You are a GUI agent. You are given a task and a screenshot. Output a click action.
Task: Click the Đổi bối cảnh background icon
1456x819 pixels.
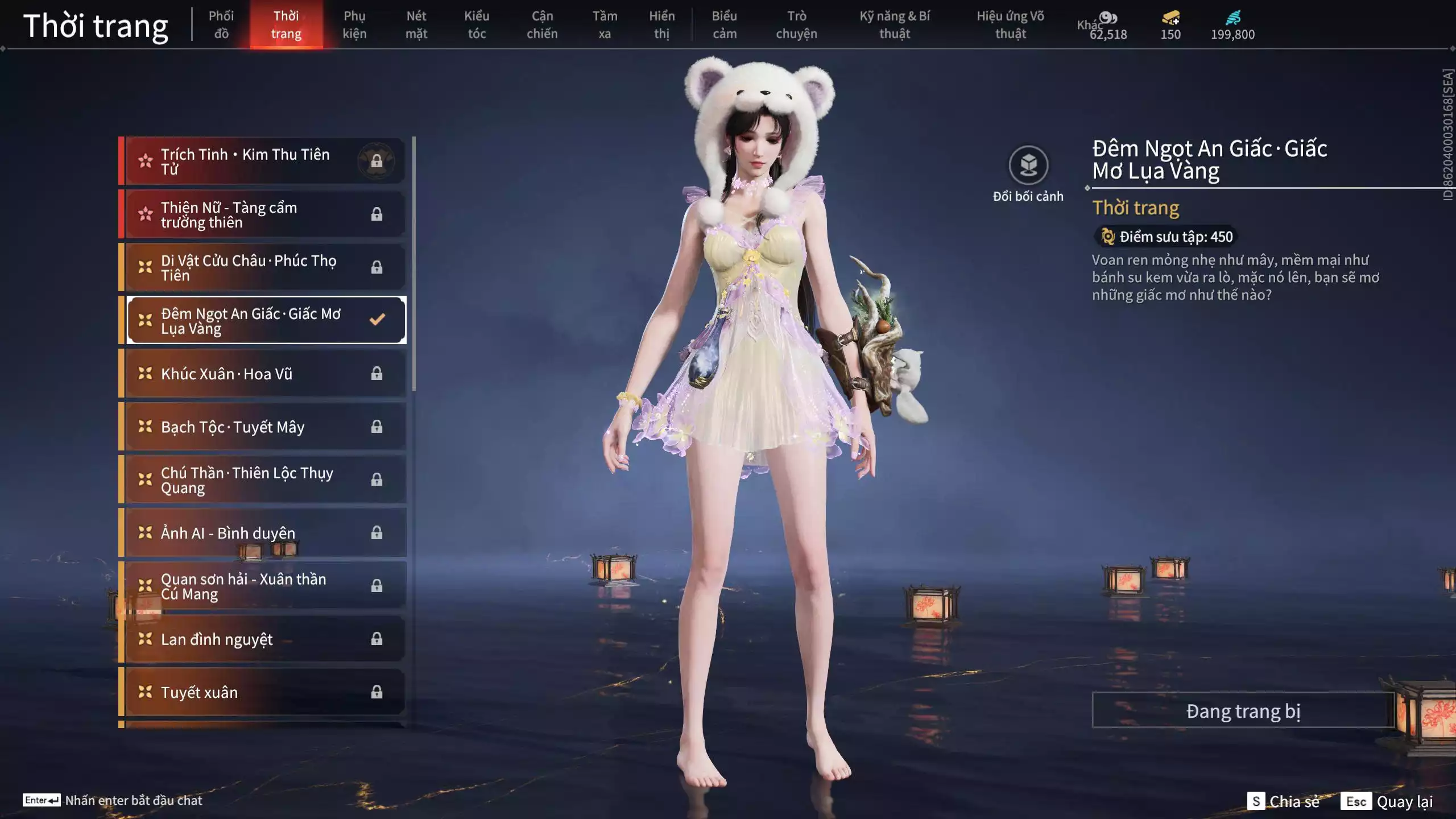[1028, 166]
